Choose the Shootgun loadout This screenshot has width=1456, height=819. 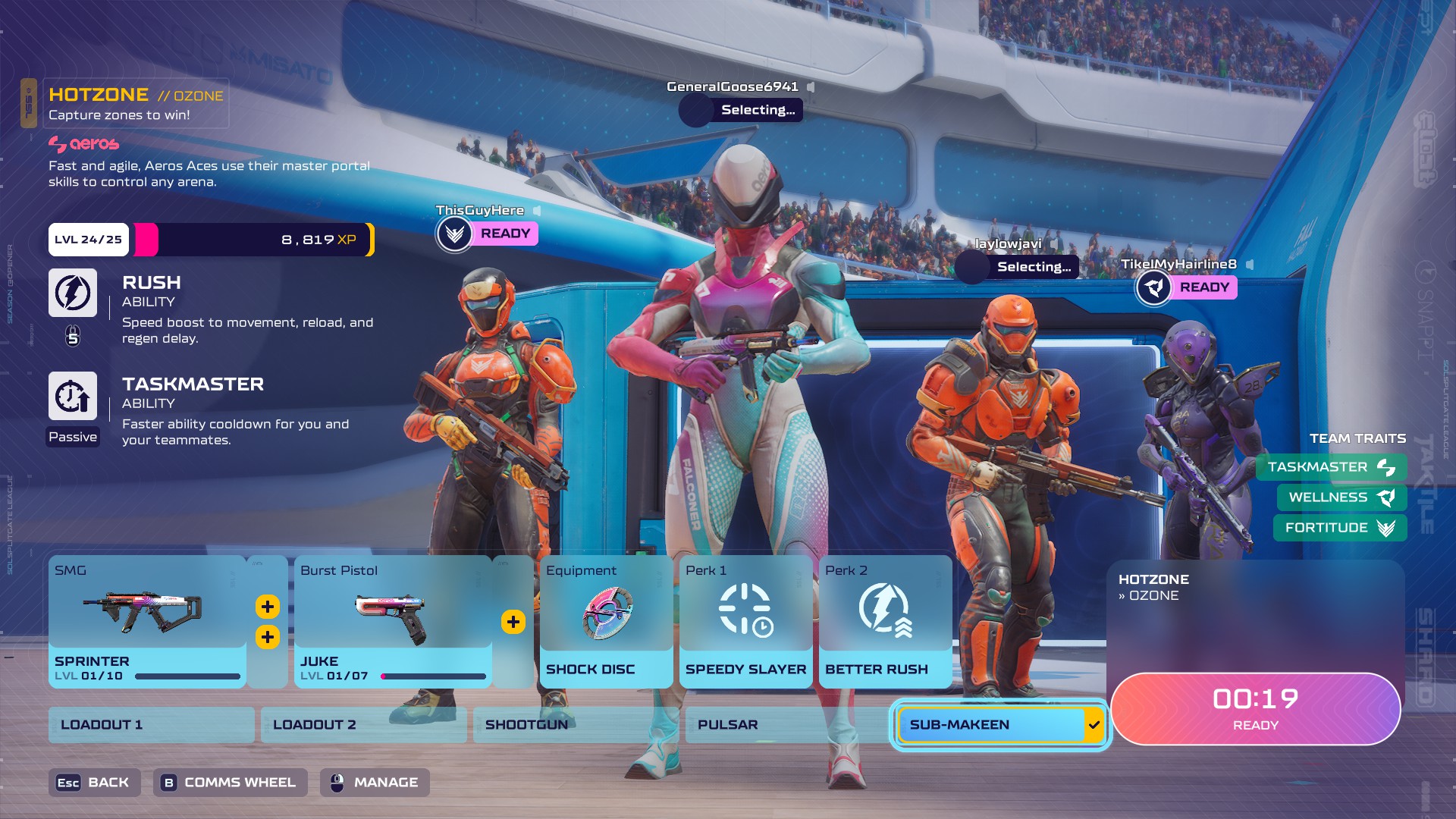576,725
